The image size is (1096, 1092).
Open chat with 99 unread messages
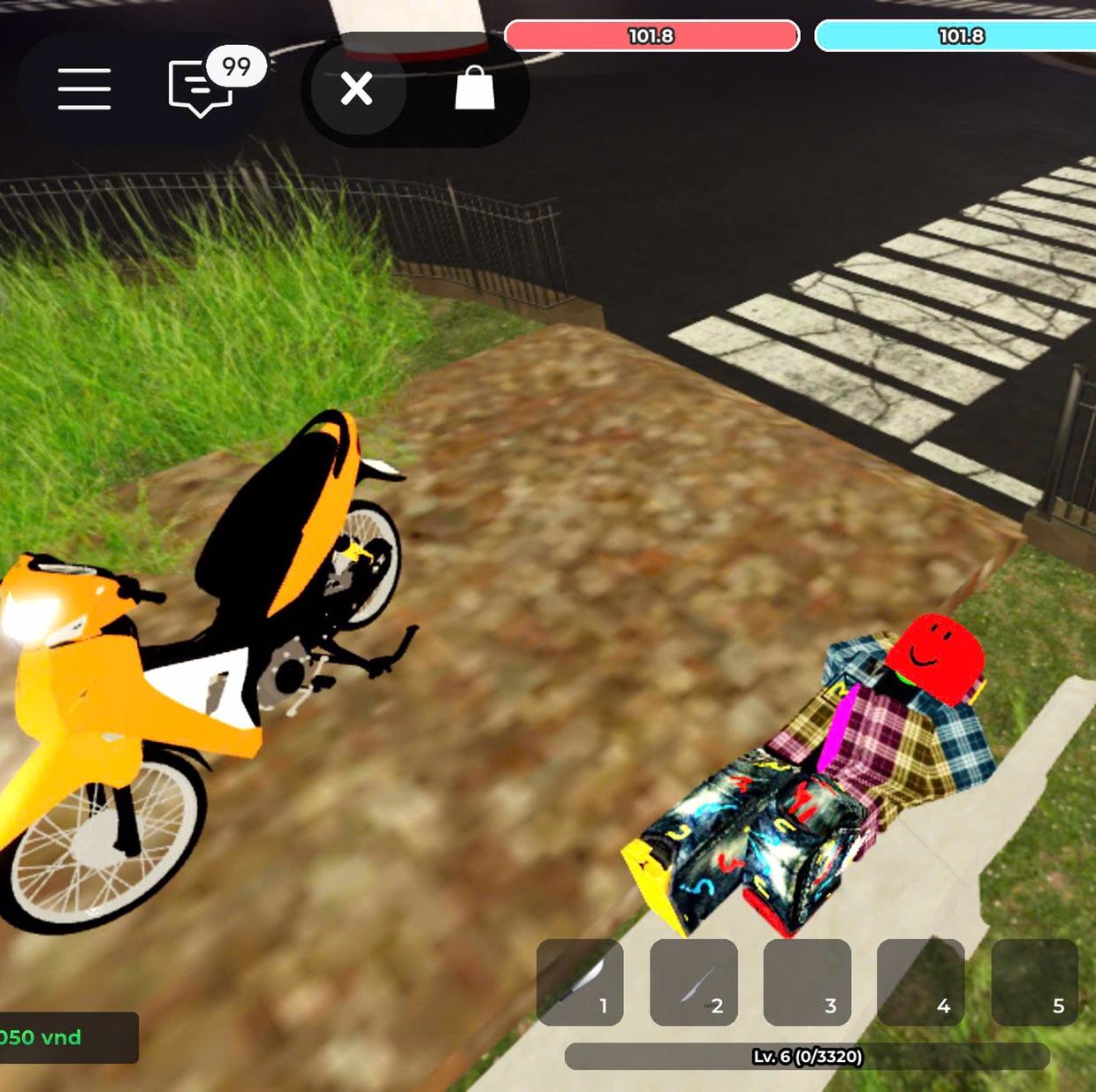[x=202, y=88]
